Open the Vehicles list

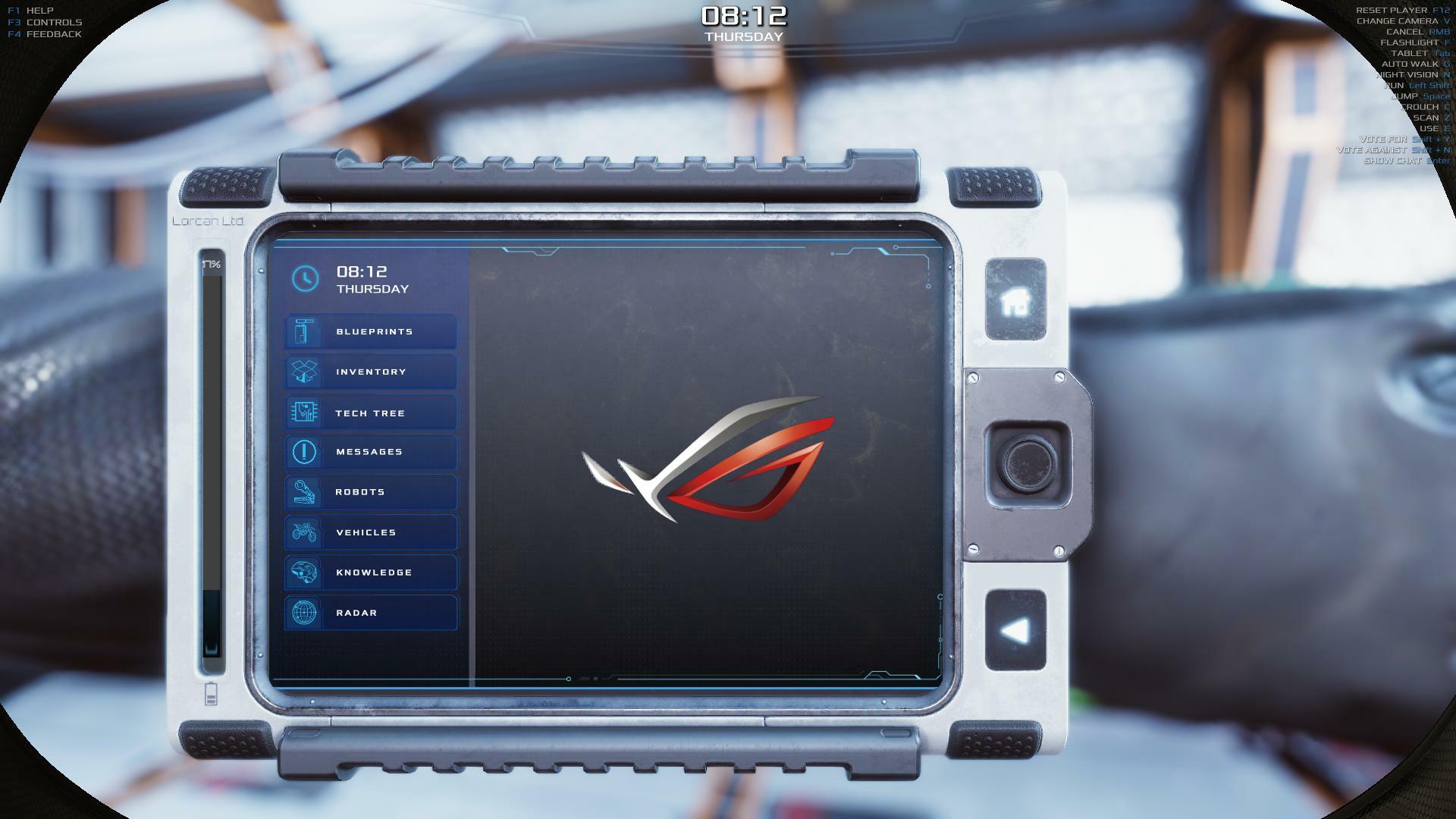[371, 532]
